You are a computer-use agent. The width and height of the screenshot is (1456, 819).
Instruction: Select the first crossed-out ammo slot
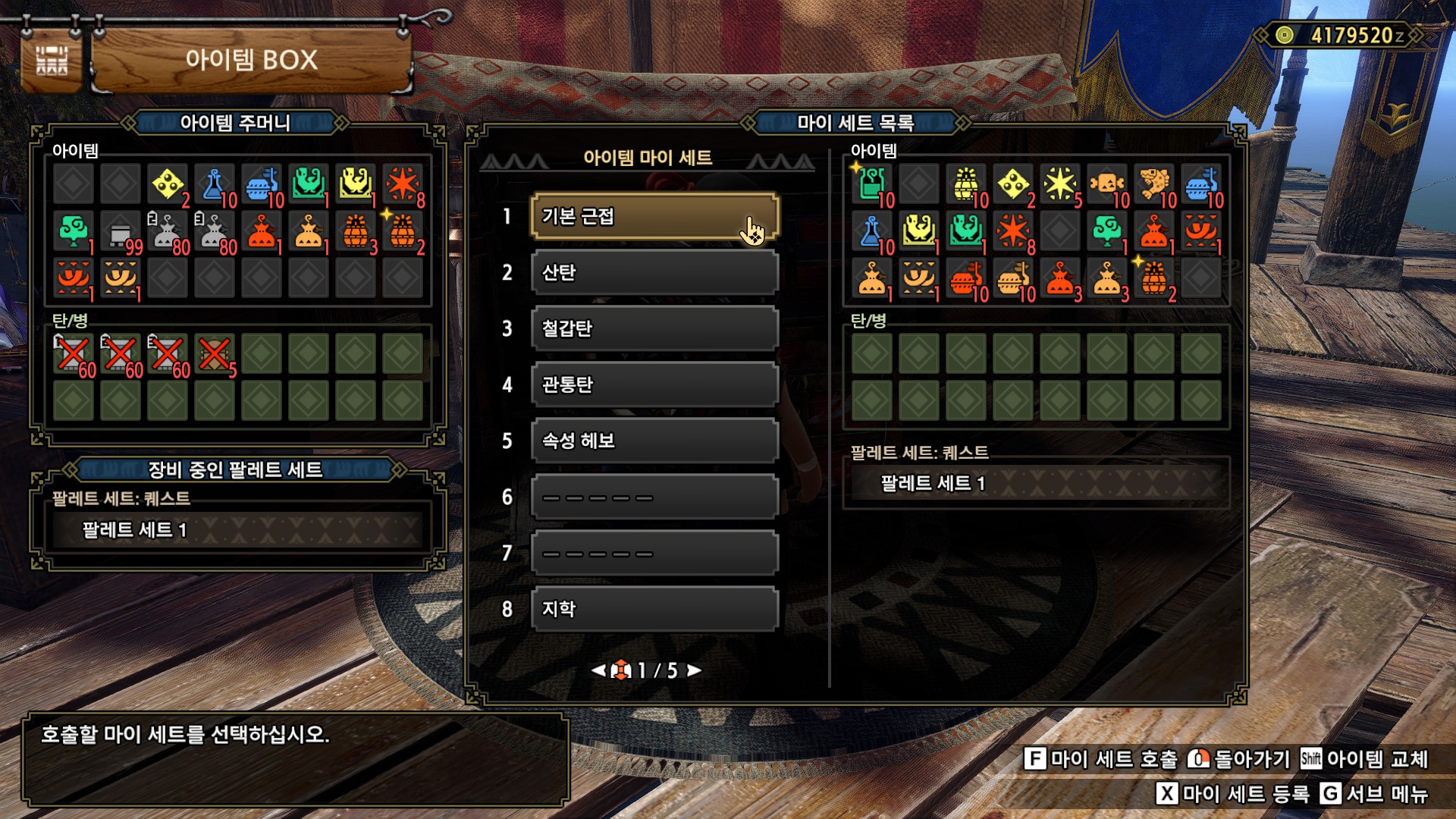point(74,354)
